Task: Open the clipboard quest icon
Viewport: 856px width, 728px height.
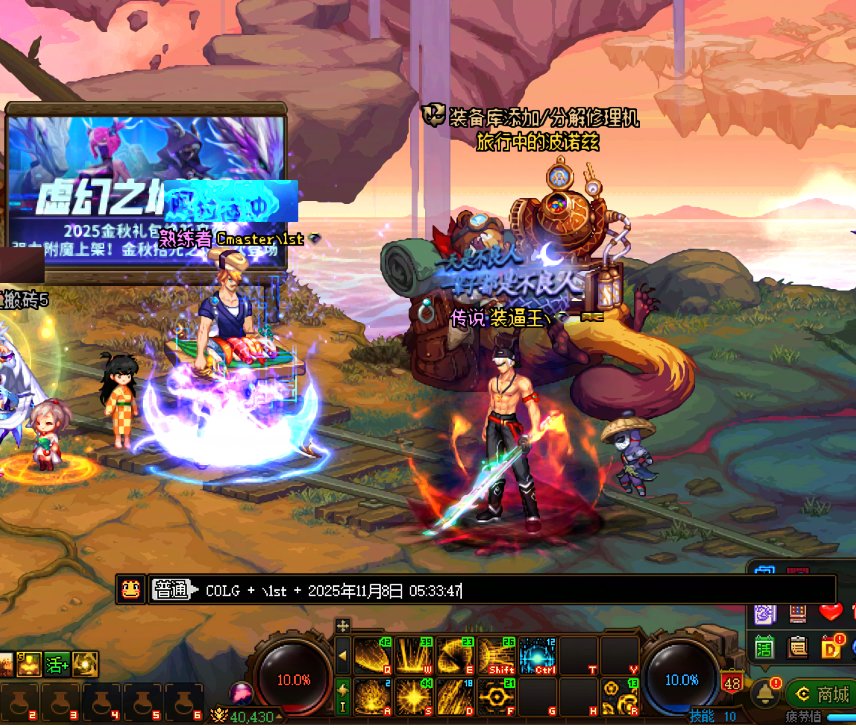Action: (798, 647)
